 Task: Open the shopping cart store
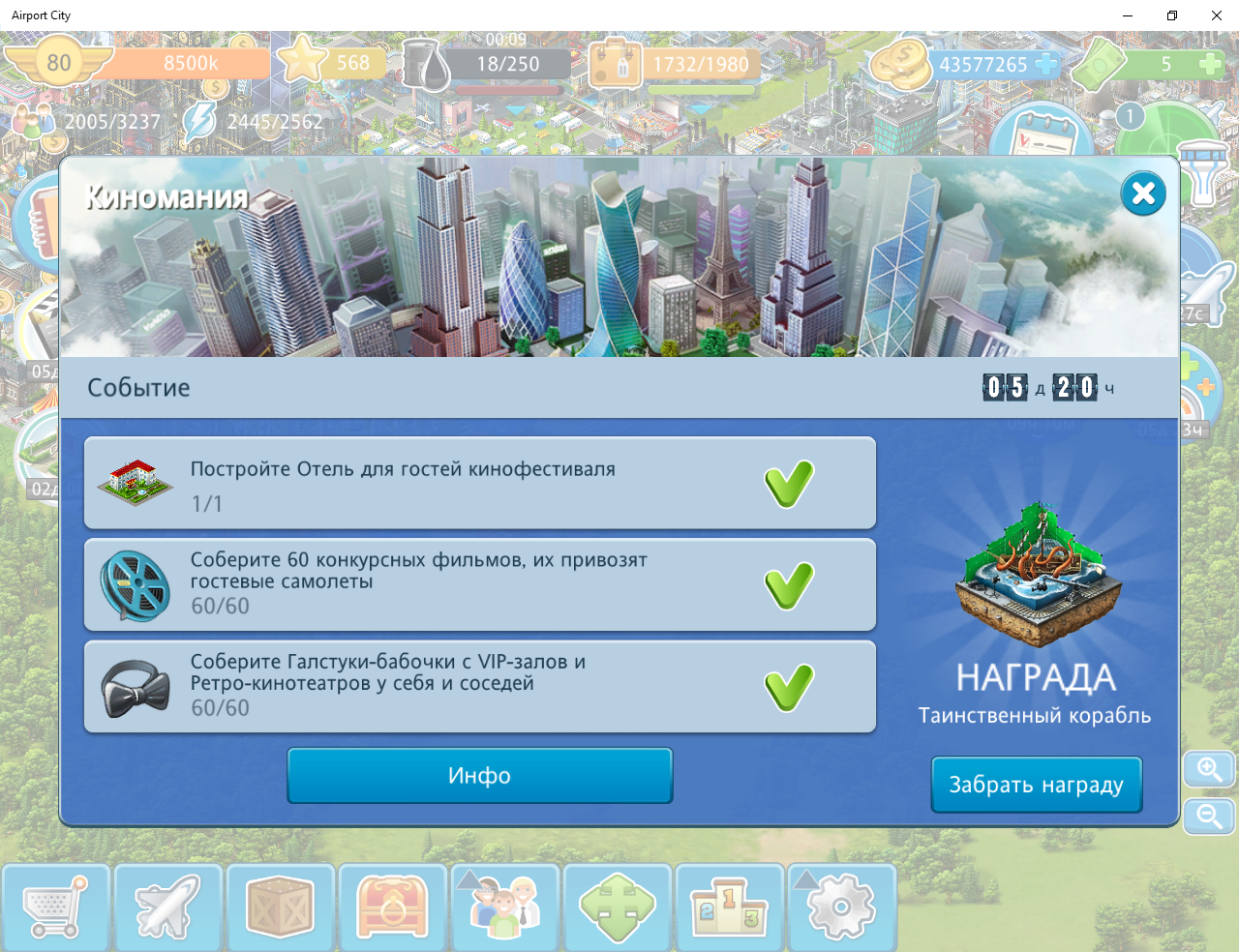[55, 907]
